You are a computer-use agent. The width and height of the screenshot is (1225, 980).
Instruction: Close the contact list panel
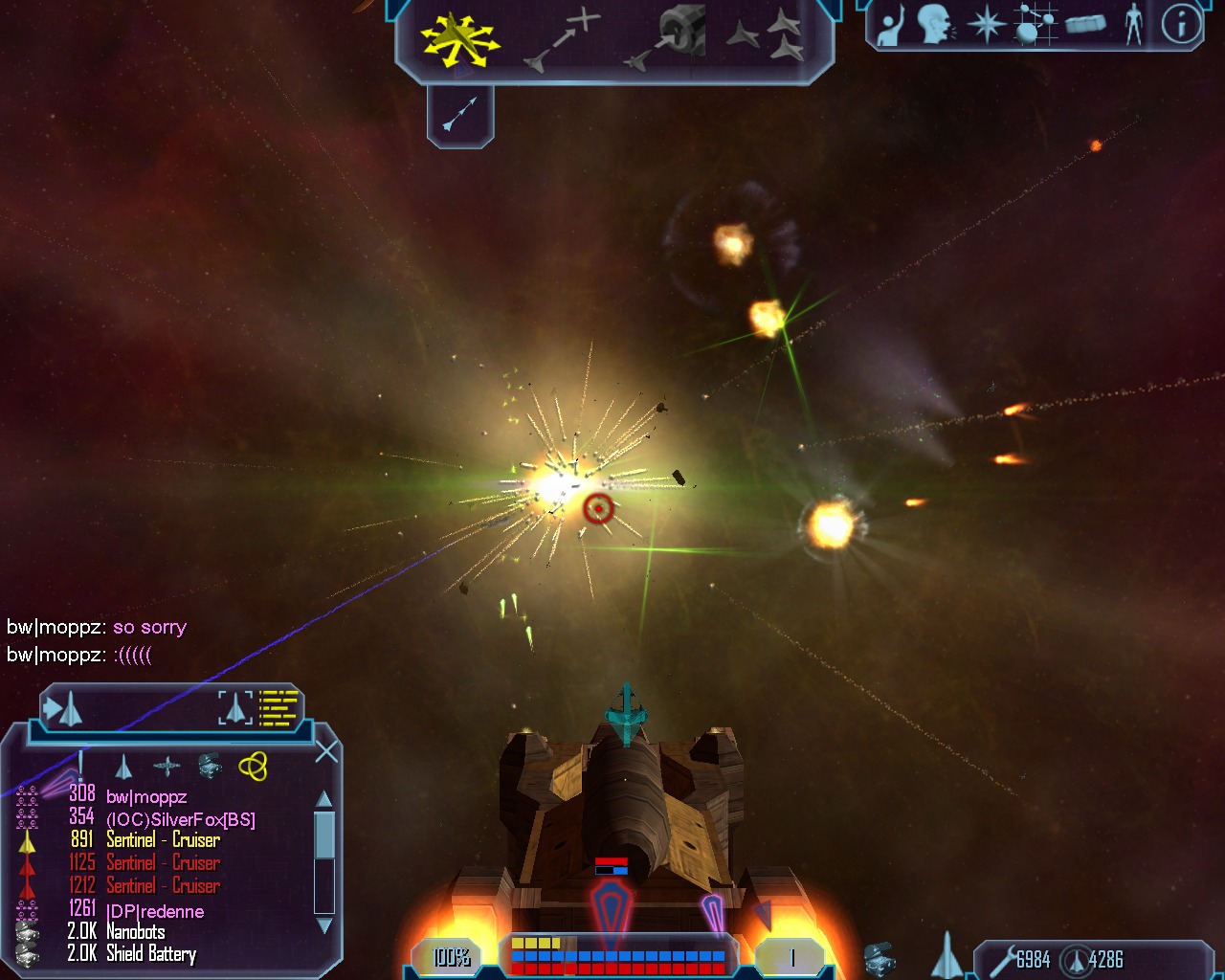pos(326,751)
